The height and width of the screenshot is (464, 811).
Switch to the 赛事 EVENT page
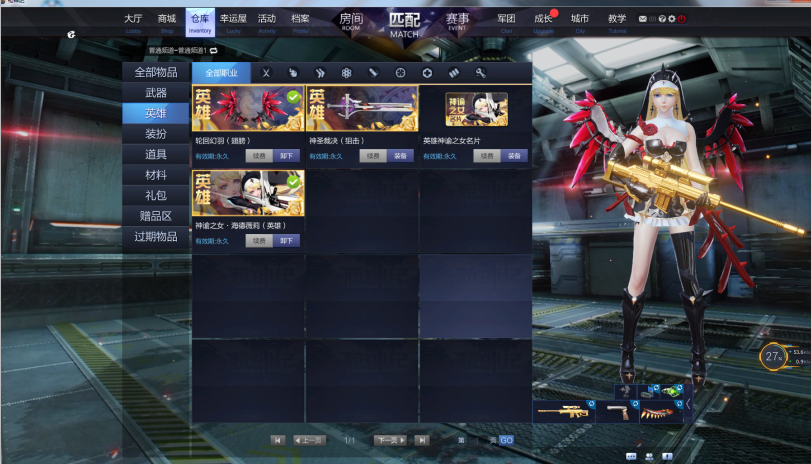[457, 20]
